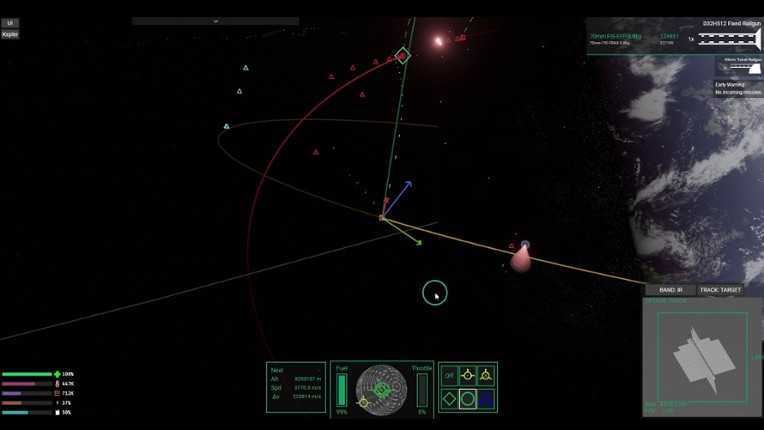Click the navball attitude sphere
The width and height of the screenshot is (764, 430).
pyautogui.click(x=382, y=390)
